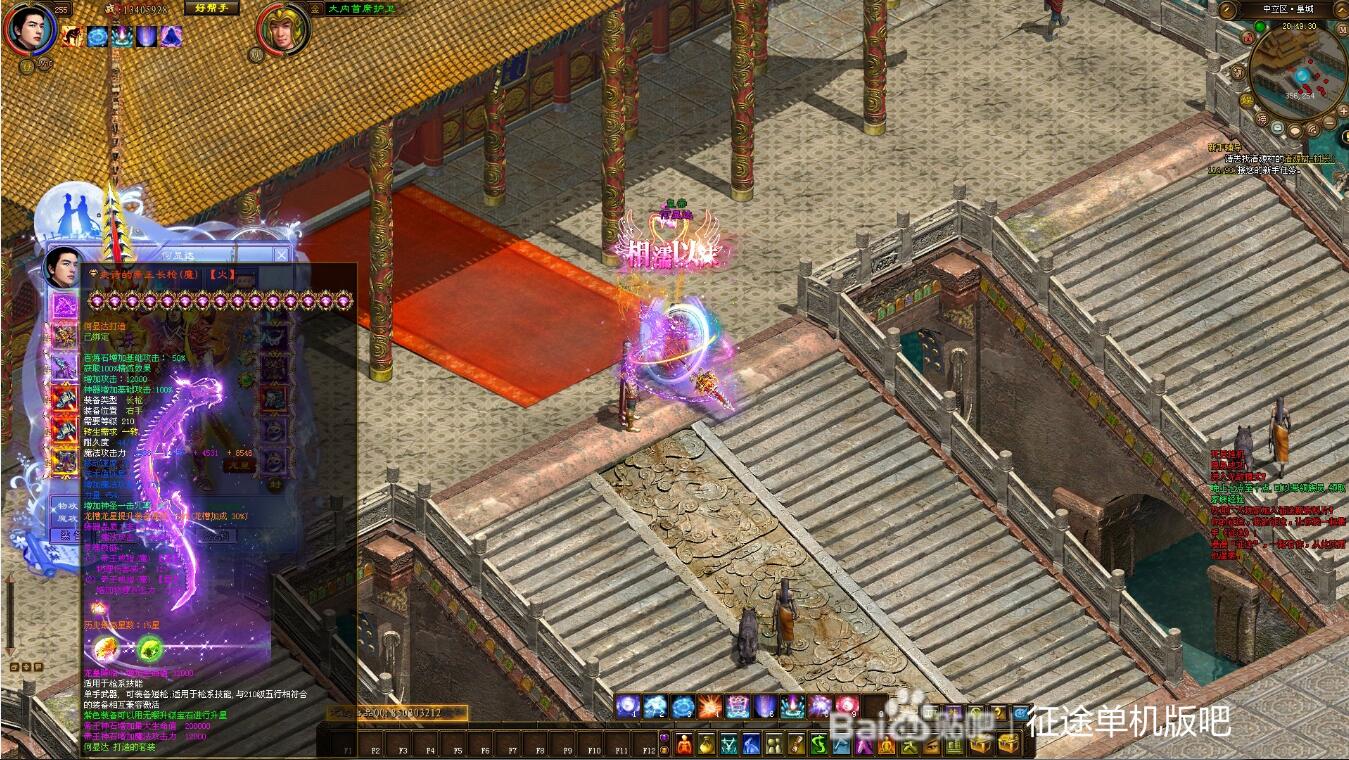Image resolution: width=1349 pixels, height=760 pixels.
Task: Click the player character portrait
Action: [30, 29]
